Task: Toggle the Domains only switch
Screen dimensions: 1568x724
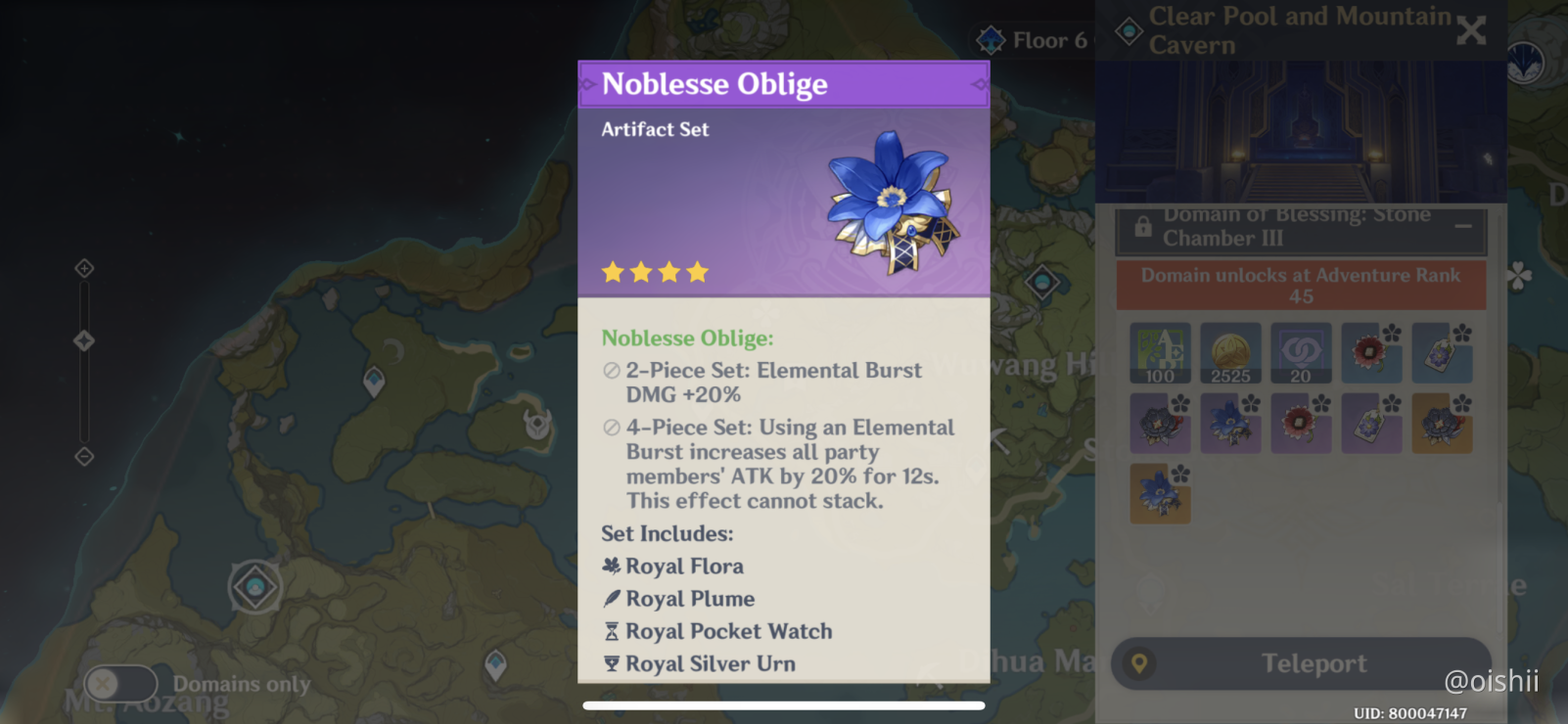Action: coord(120,683)
